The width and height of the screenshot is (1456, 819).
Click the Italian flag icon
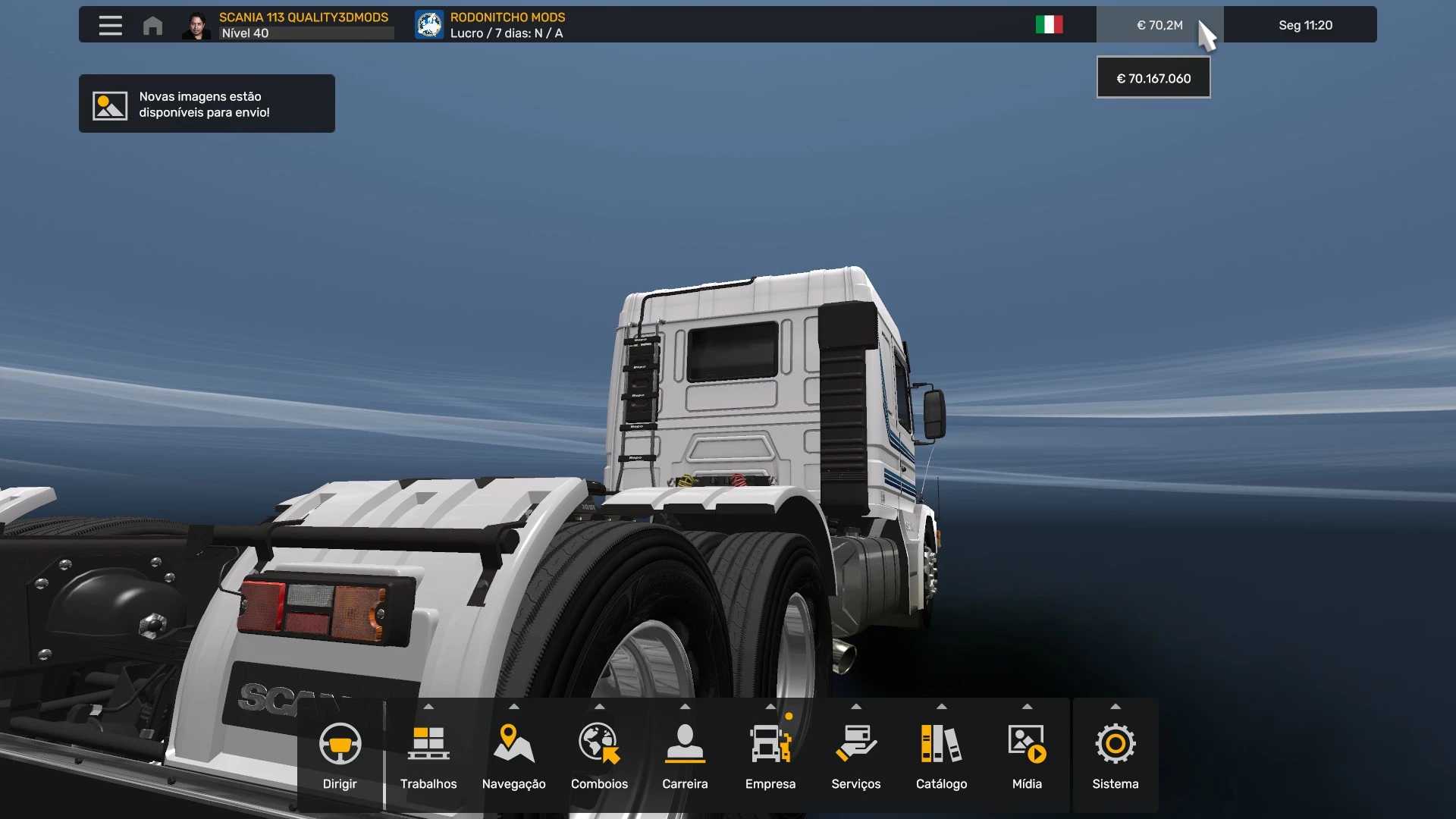[1049, 25]
